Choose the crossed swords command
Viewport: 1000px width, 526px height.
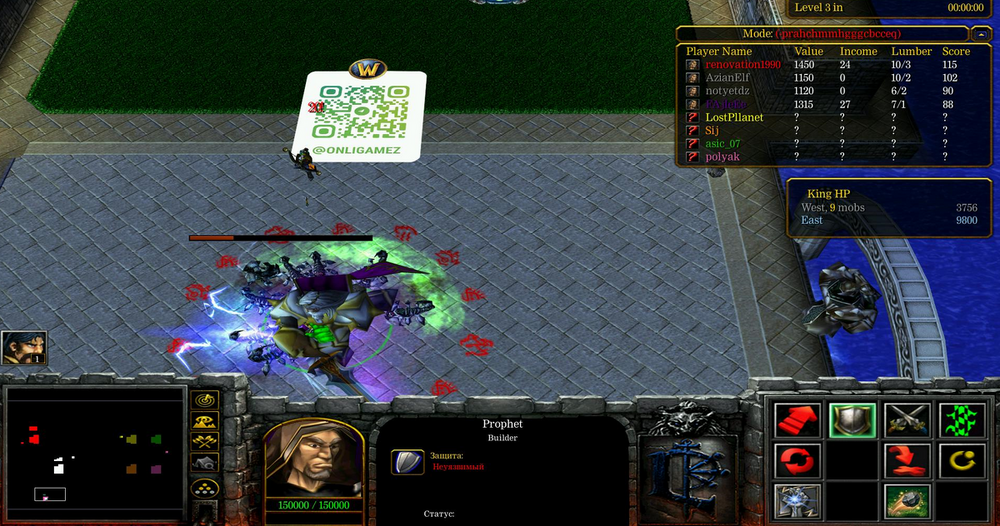908,420
